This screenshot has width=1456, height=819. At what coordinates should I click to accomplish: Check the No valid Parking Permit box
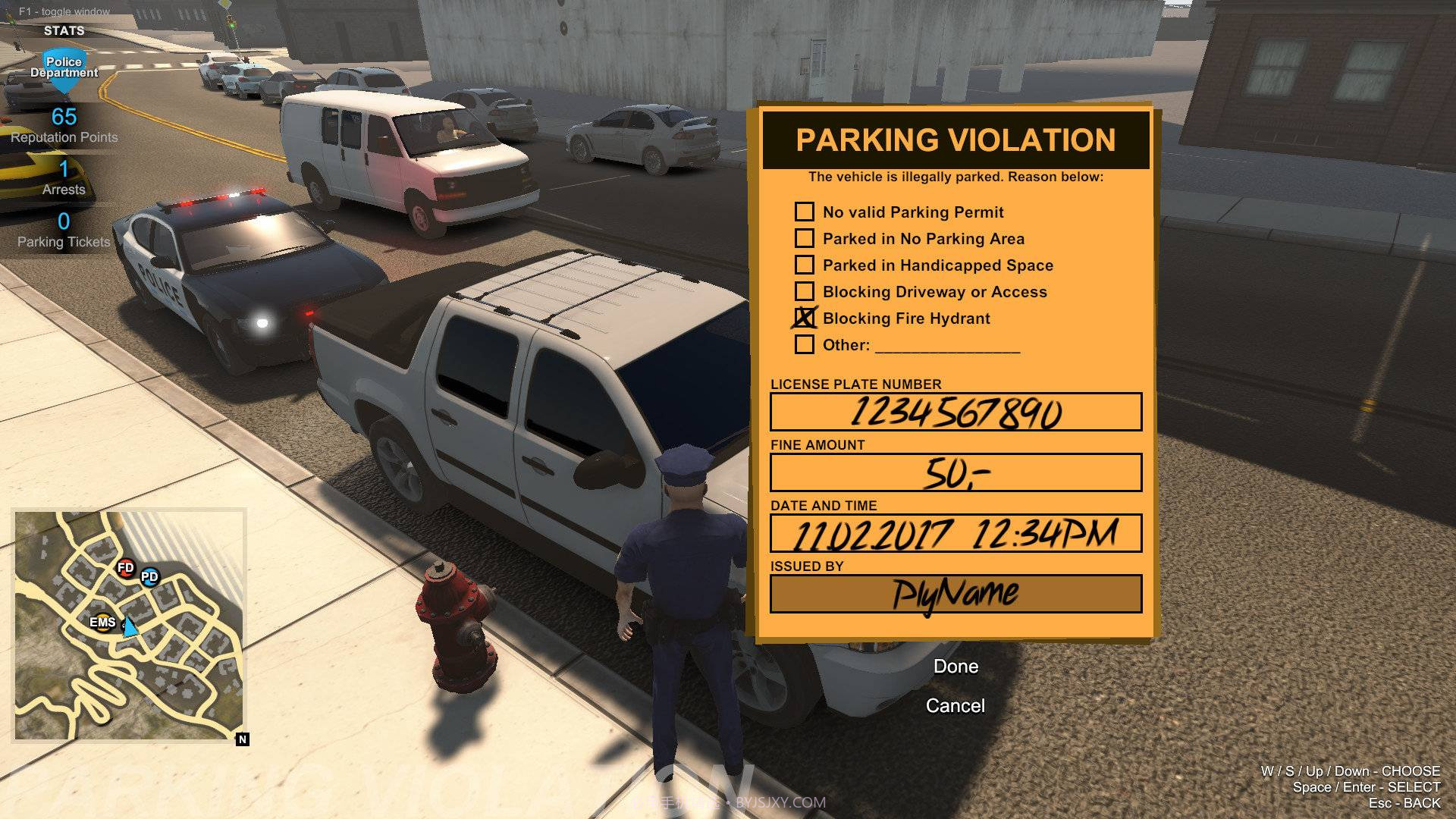(x=804, y=212)
